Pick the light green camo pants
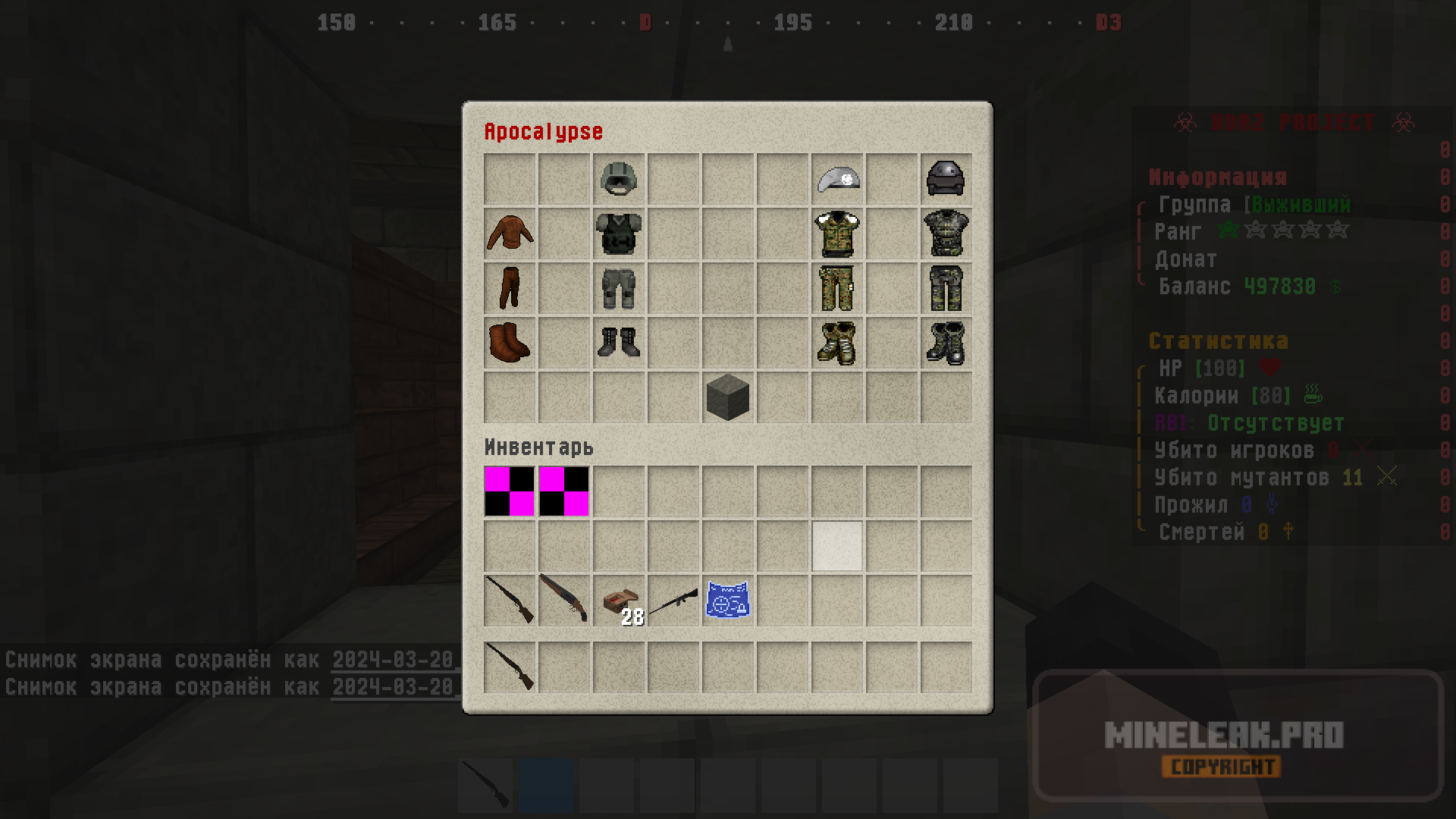 point(837,288)
